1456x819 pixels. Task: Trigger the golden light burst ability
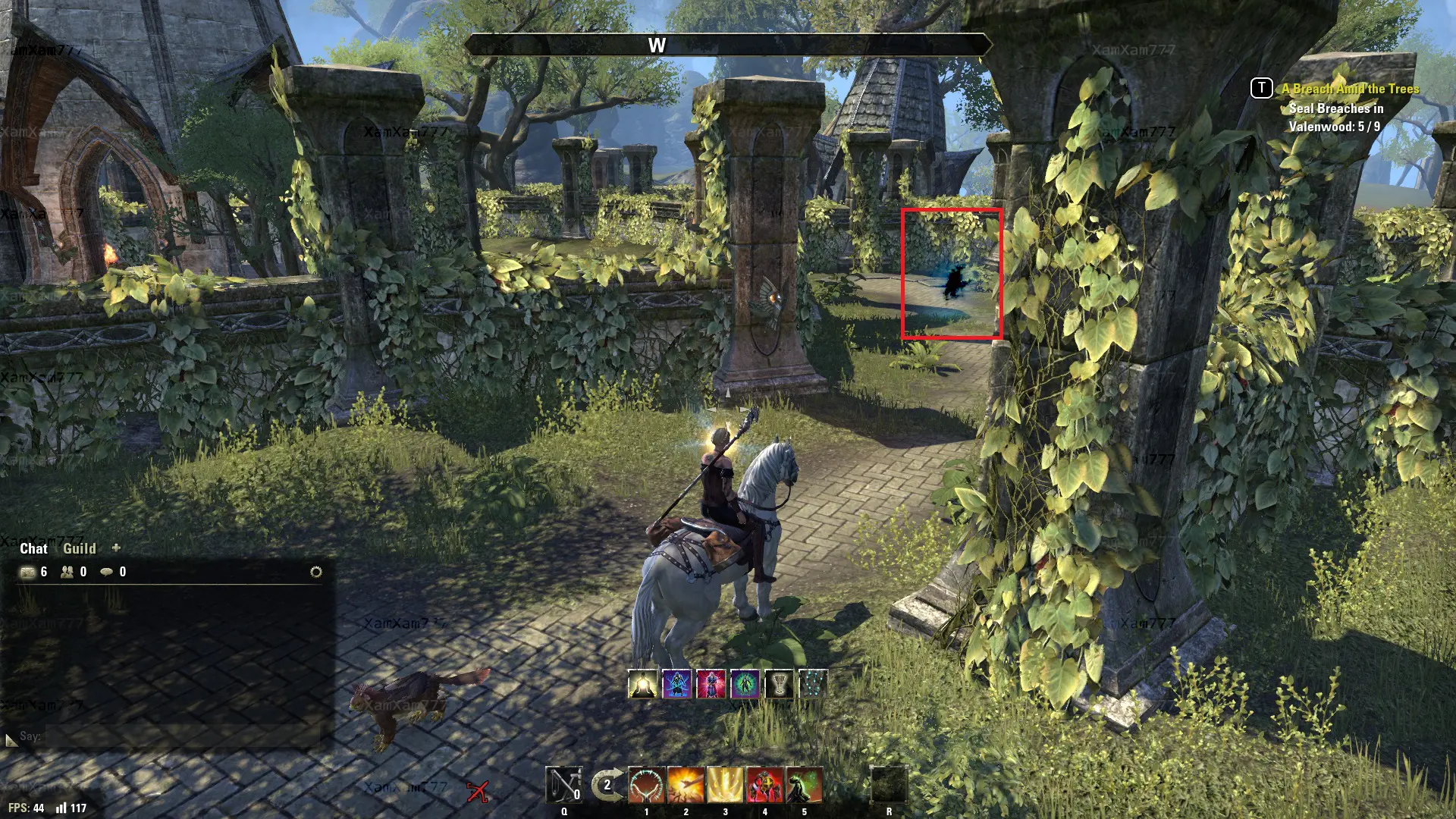pos(726,785)
